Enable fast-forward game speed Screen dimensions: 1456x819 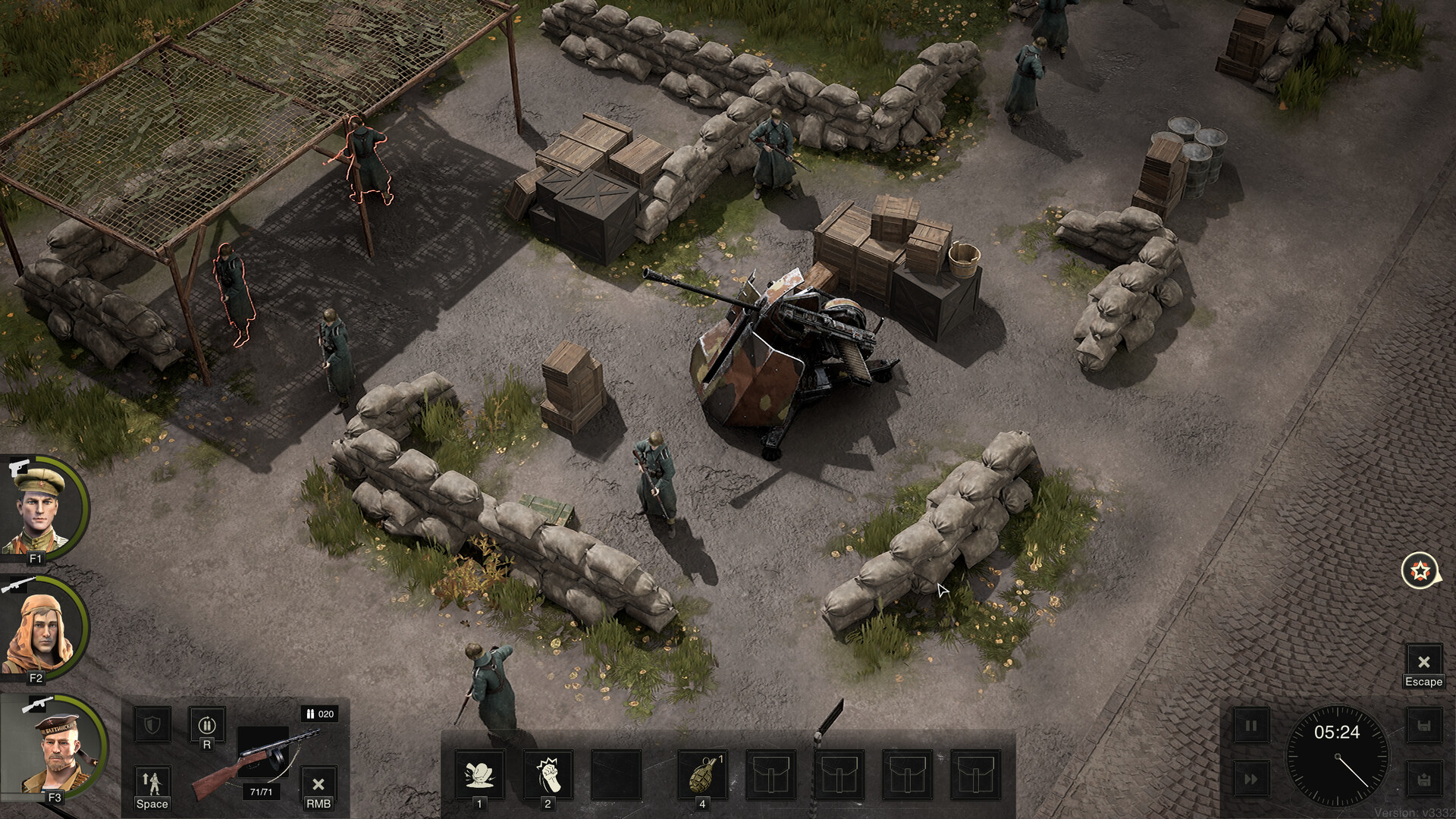(1251, 780)
